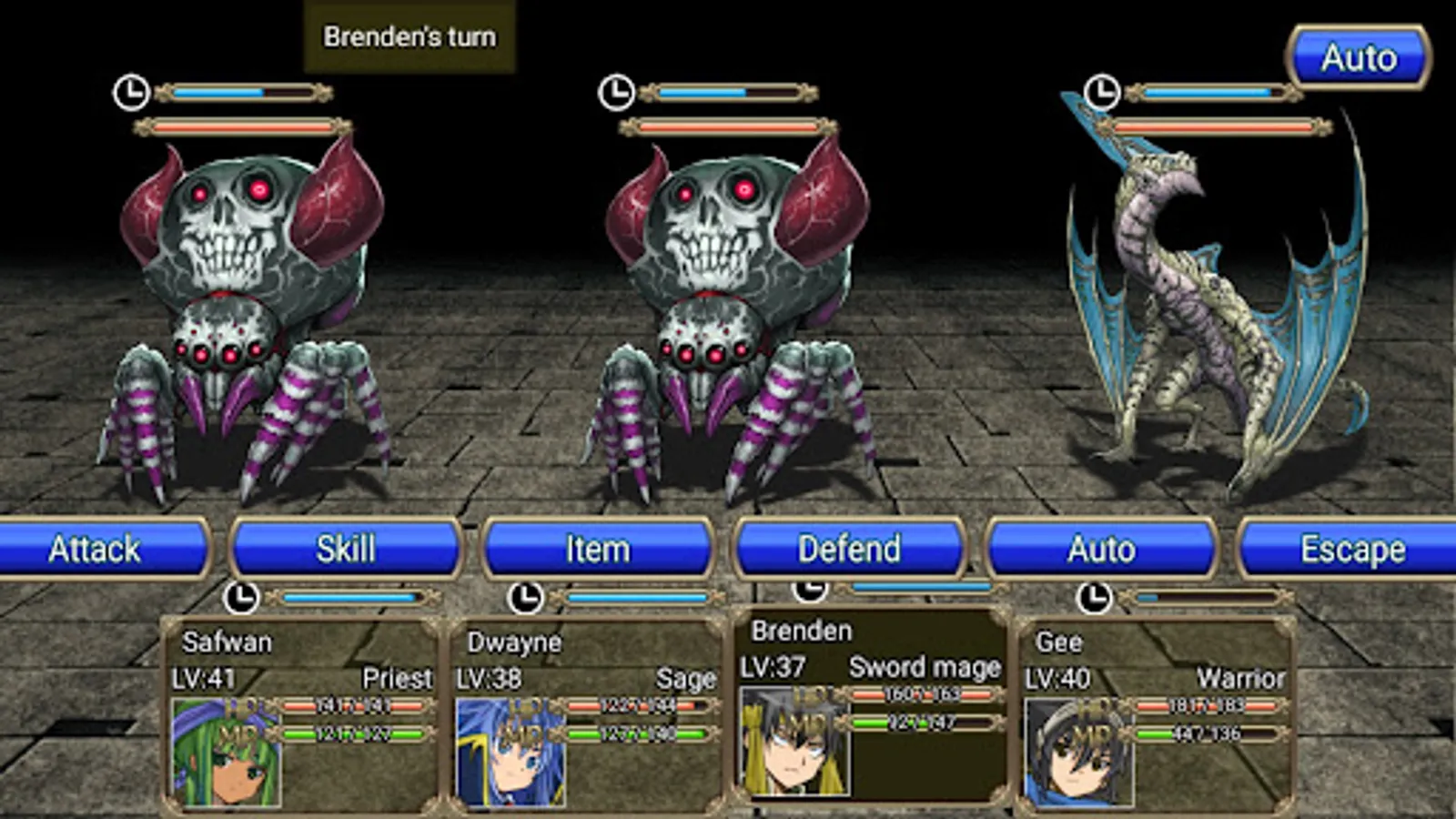This screenshot has width=1456, height=819.
Task: Select Safwan the Priest's party panel
Action: 300,714
